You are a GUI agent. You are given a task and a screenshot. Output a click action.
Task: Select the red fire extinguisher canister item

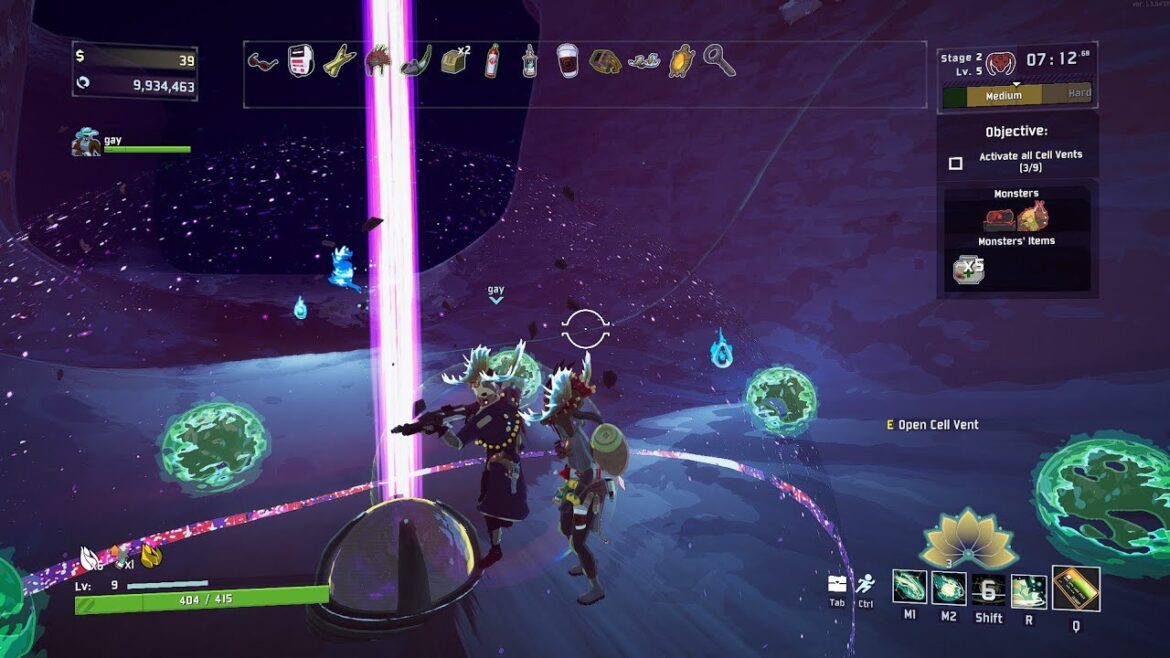tap(492, 61)
